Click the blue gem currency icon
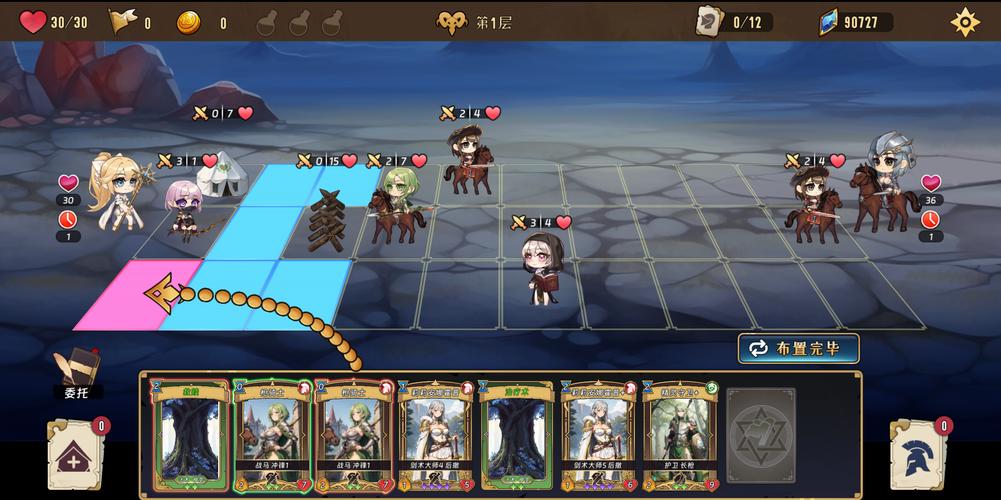Image resolution: width=1001 pixels, height=500 pixels. tap(830, 21)
